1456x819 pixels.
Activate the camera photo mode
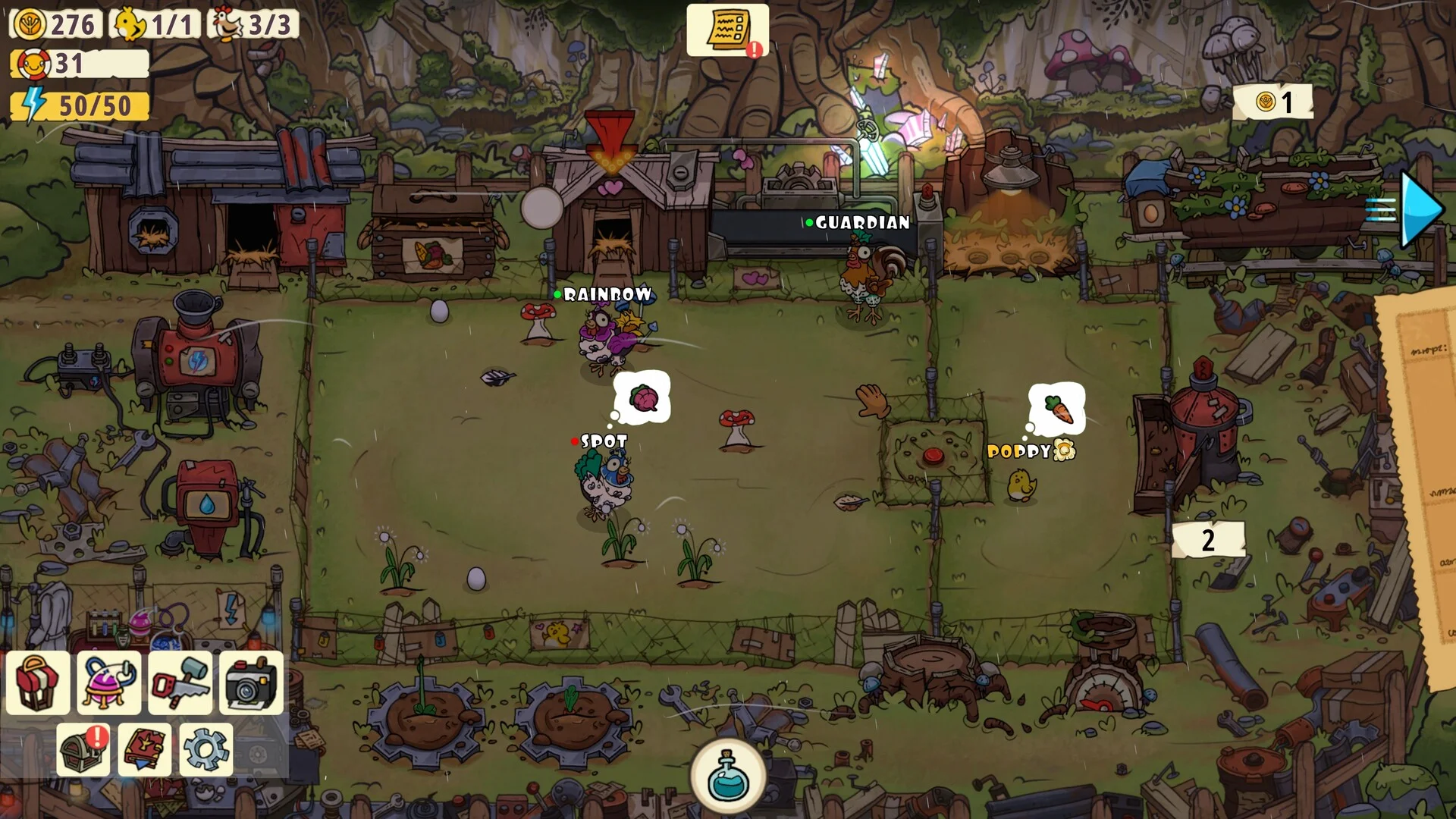coord(251,682)
